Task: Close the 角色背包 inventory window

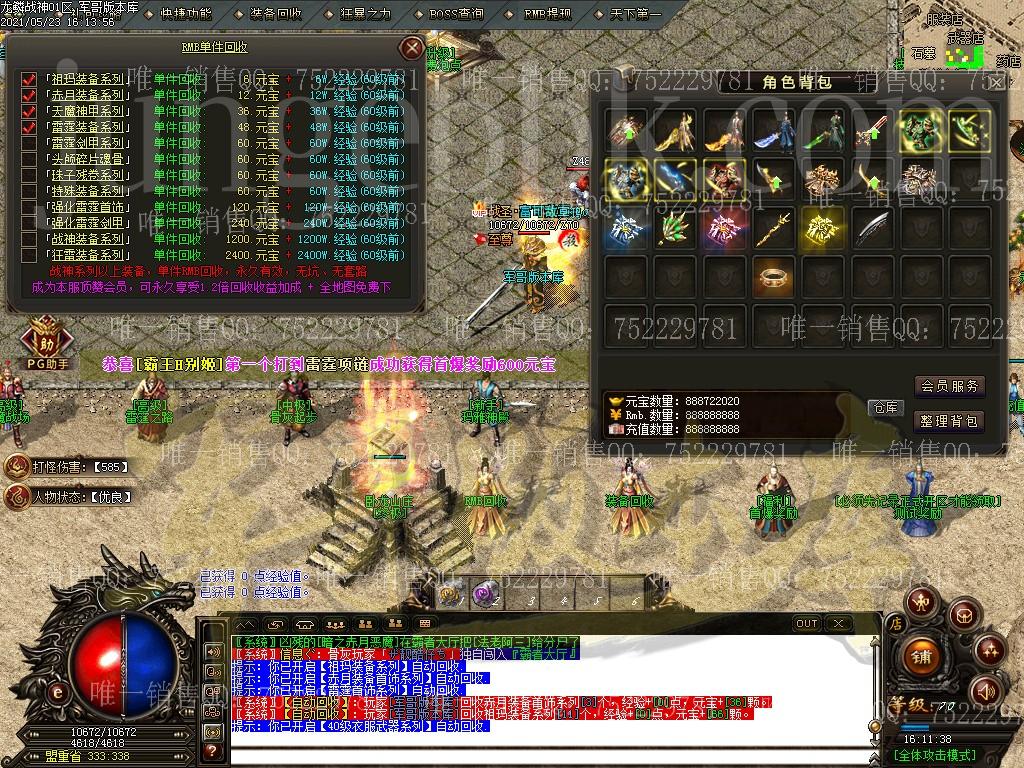Action: (997, 82)
